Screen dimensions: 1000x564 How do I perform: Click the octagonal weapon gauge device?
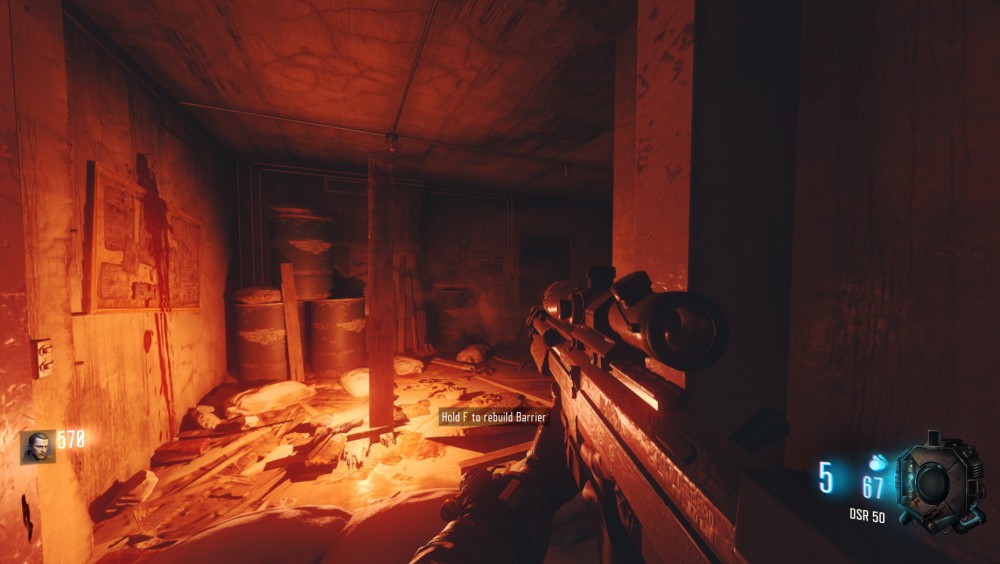point(934,483)
